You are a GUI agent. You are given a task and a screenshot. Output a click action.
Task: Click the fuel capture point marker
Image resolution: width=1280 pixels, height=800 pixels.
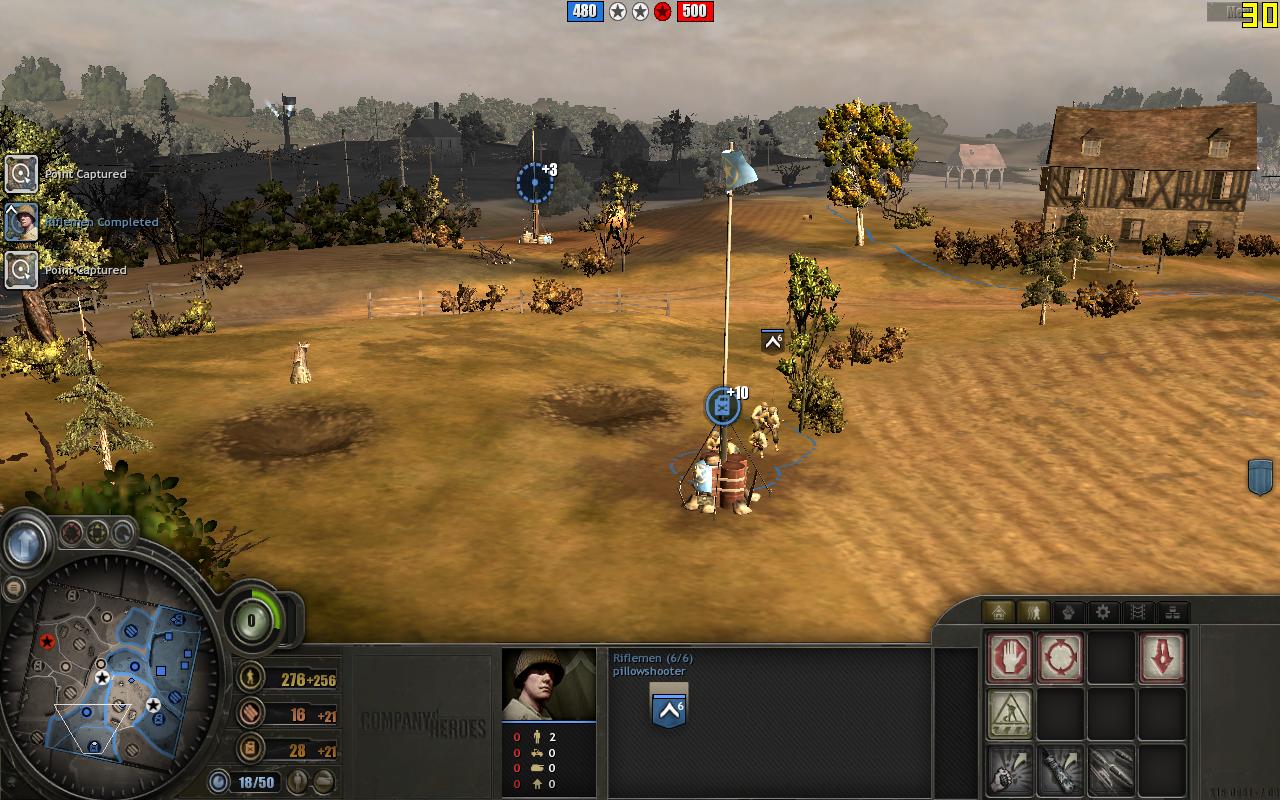[722, 407]
